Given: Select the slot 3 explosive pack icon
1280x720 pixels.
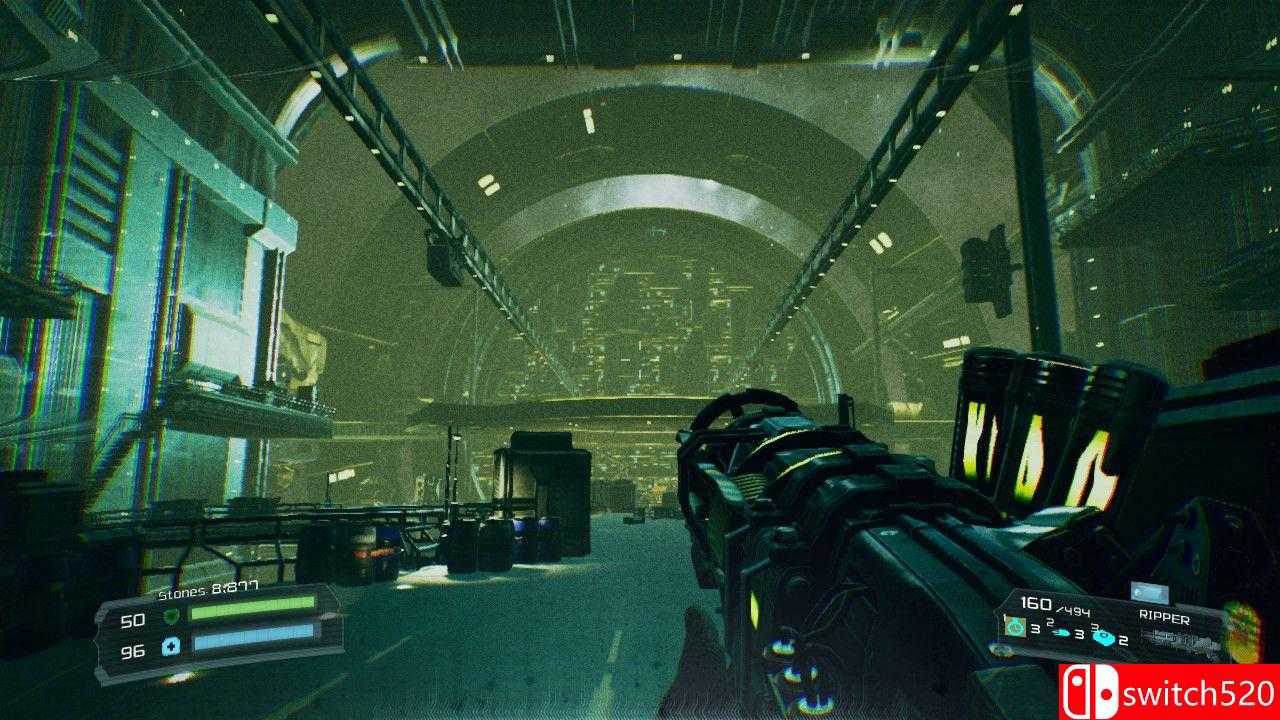Looking at the screenshot, I should pyautogui.click(x=1103, y=638).
